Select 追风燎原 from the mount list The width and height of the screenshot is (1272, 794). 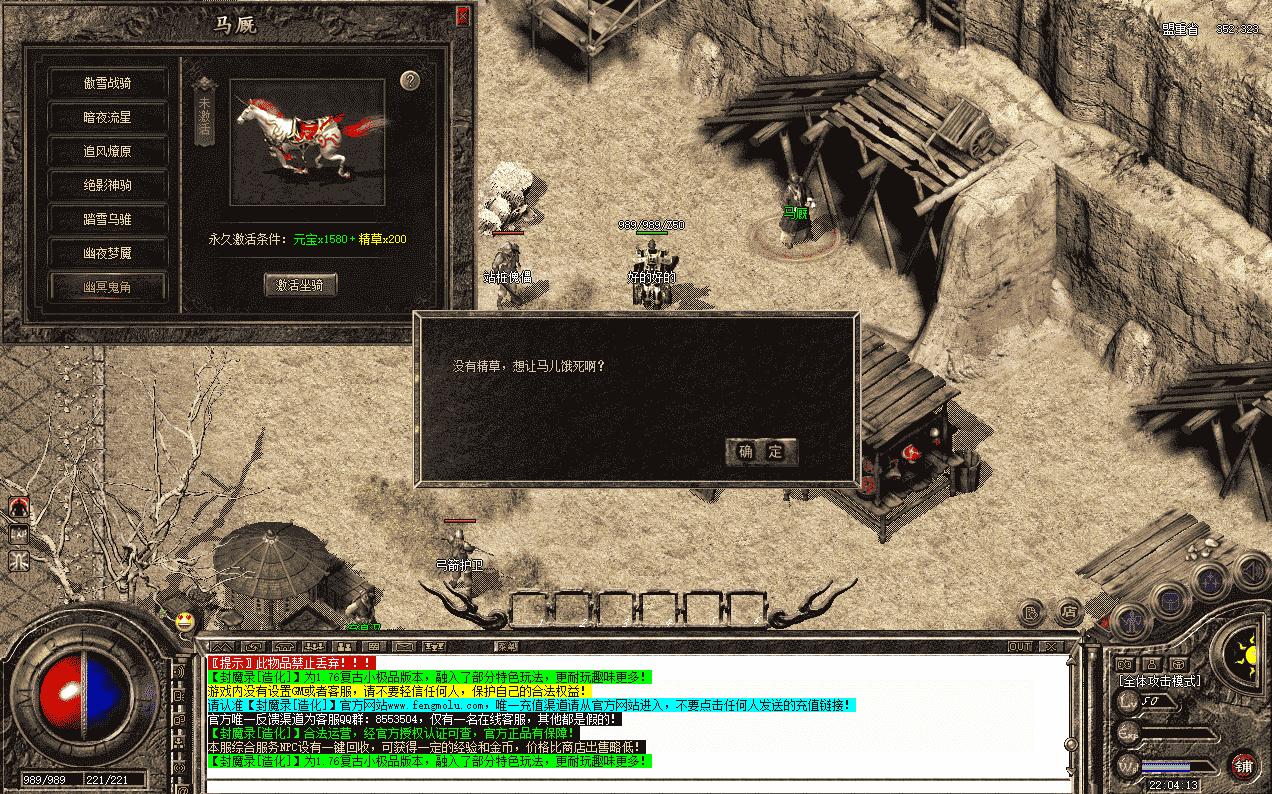pos(107,151)
